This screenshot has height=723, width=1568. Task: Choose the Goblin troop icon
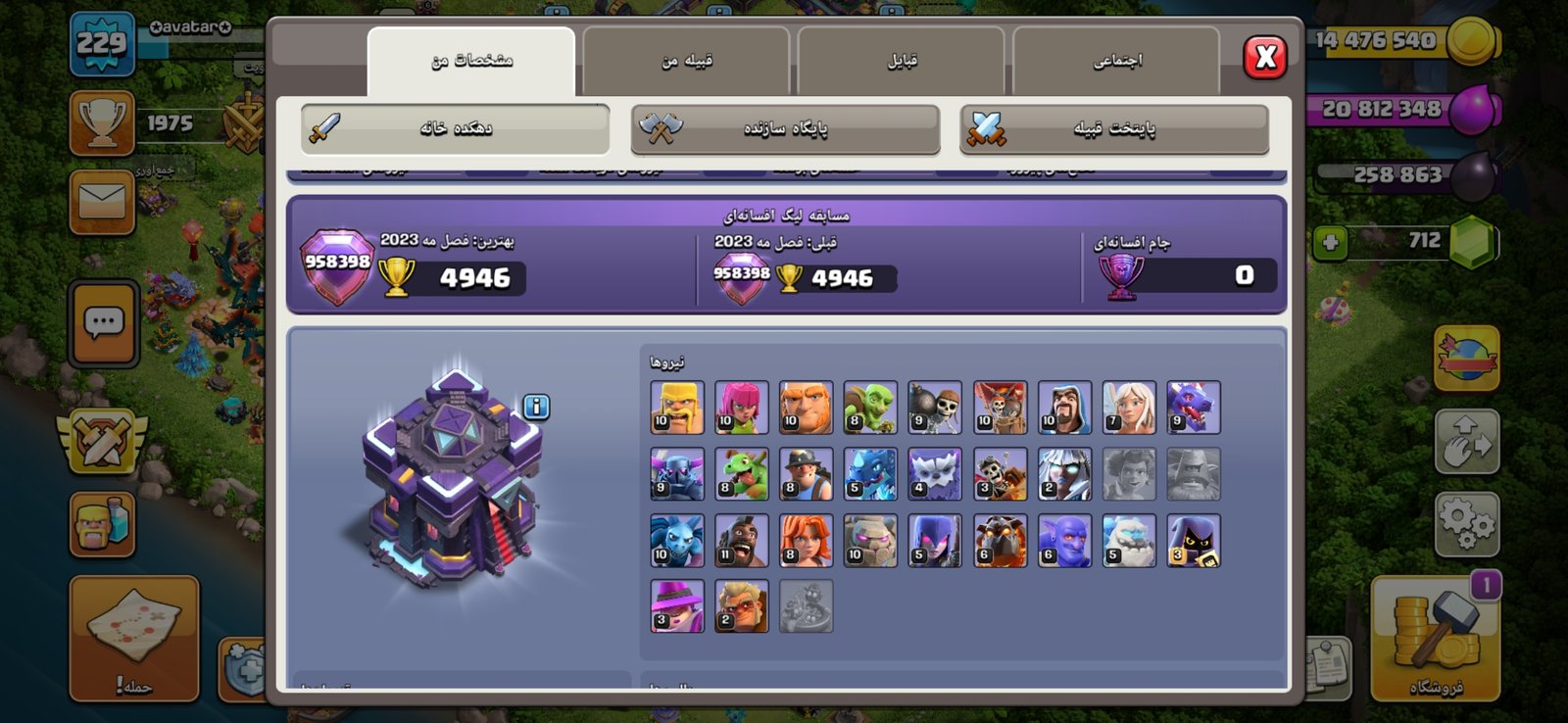pyautogui.click(x=870, y=408)
